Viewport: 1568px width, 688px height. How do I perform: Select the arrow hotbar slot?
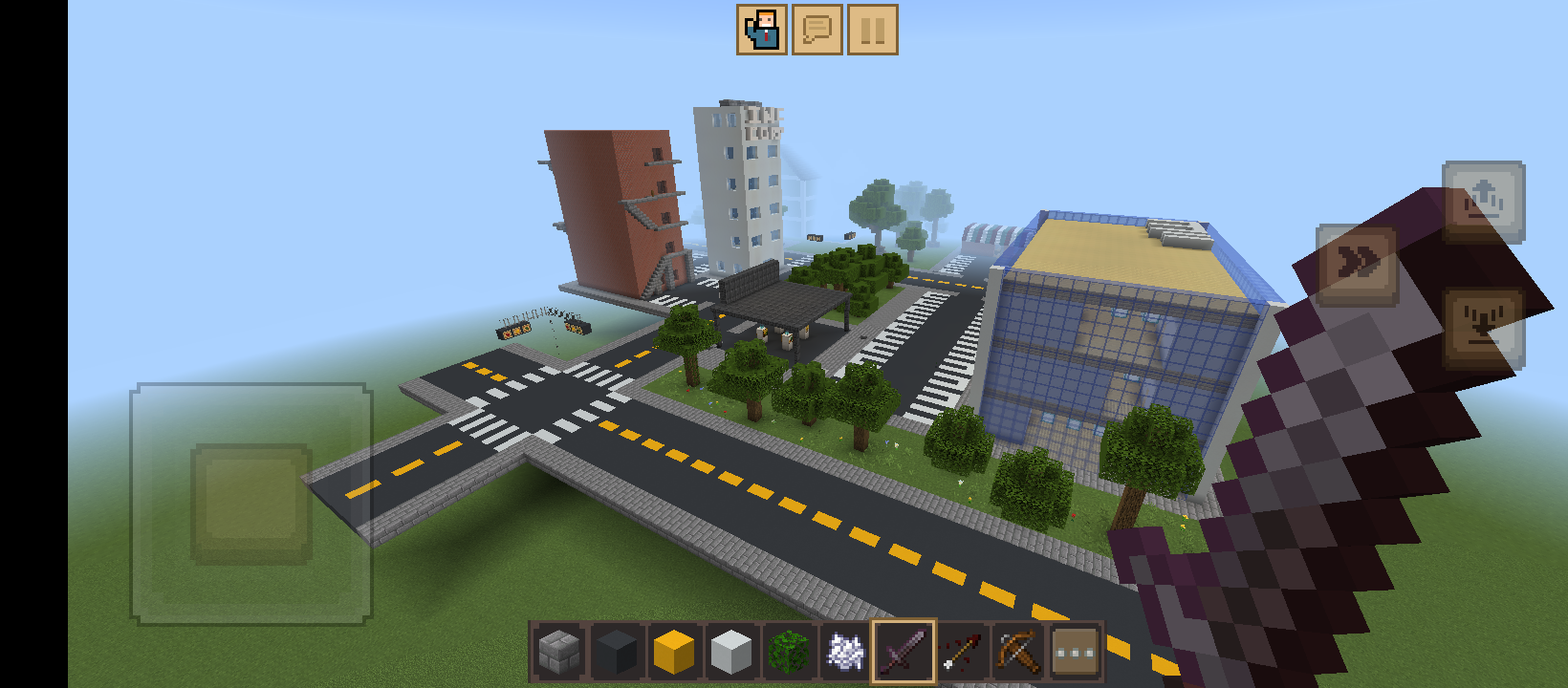click(959, 650)
